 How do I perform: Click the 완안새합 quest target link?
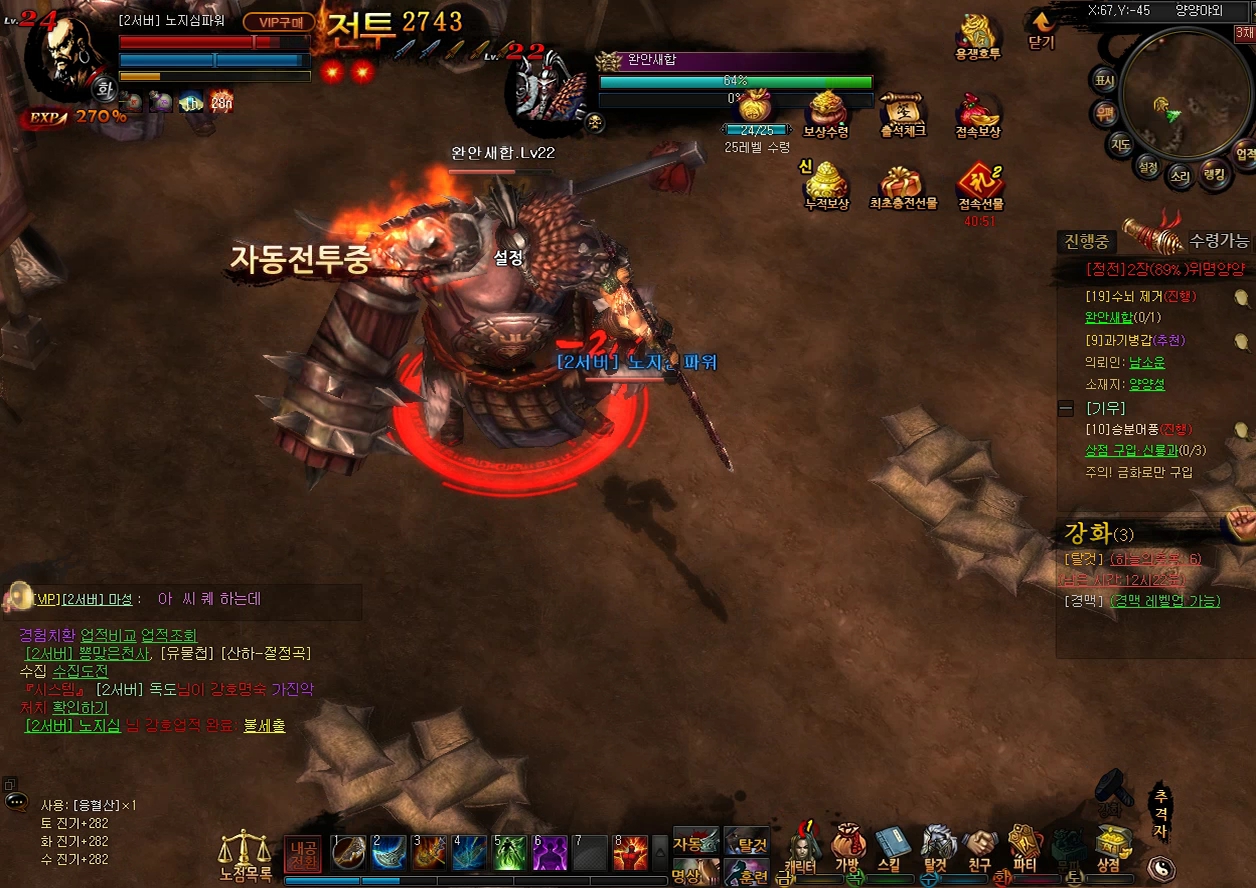pos(1109,318)
